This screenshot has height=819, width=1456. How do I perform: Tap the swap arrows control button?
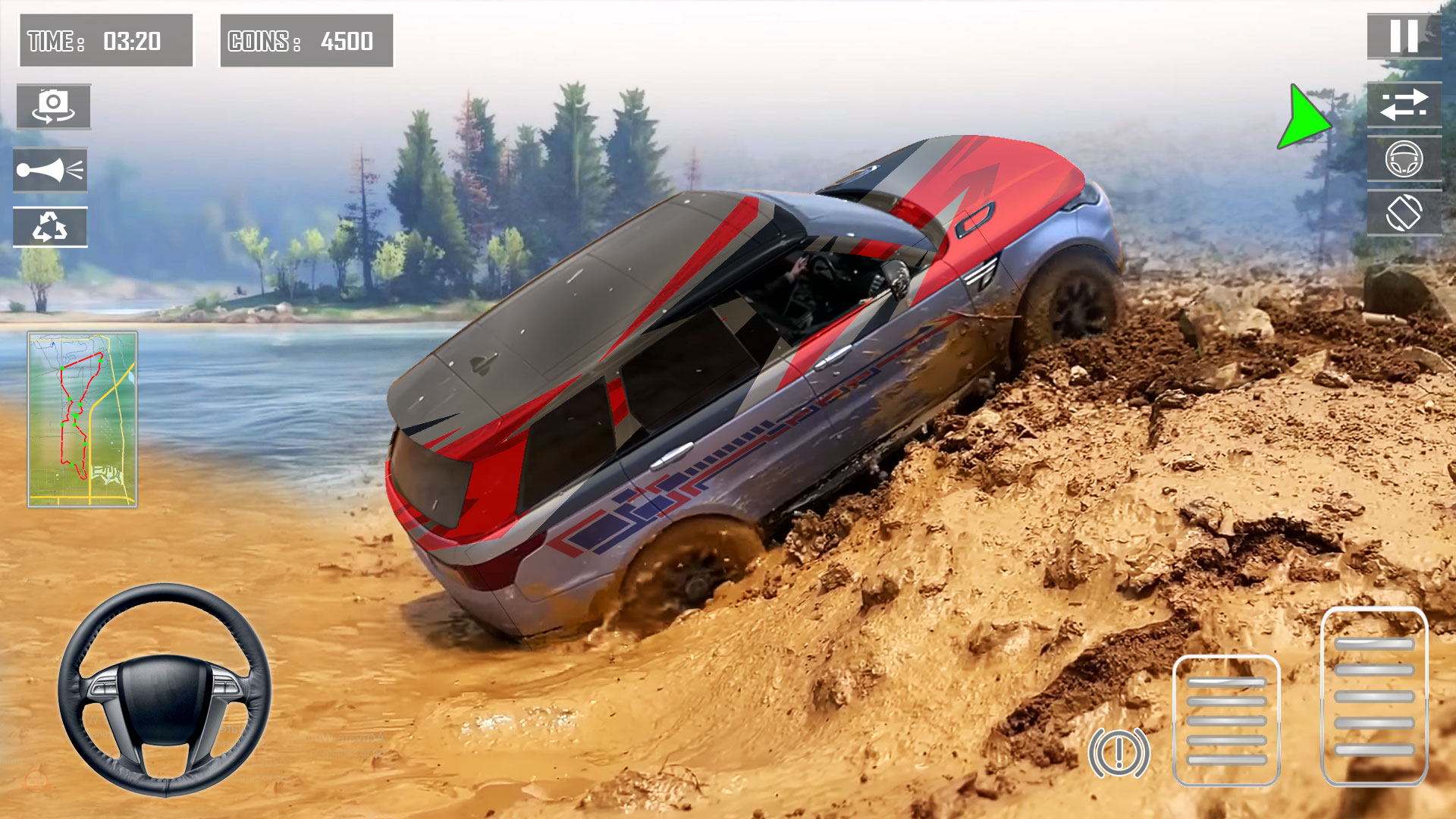tap(1404, 105)
